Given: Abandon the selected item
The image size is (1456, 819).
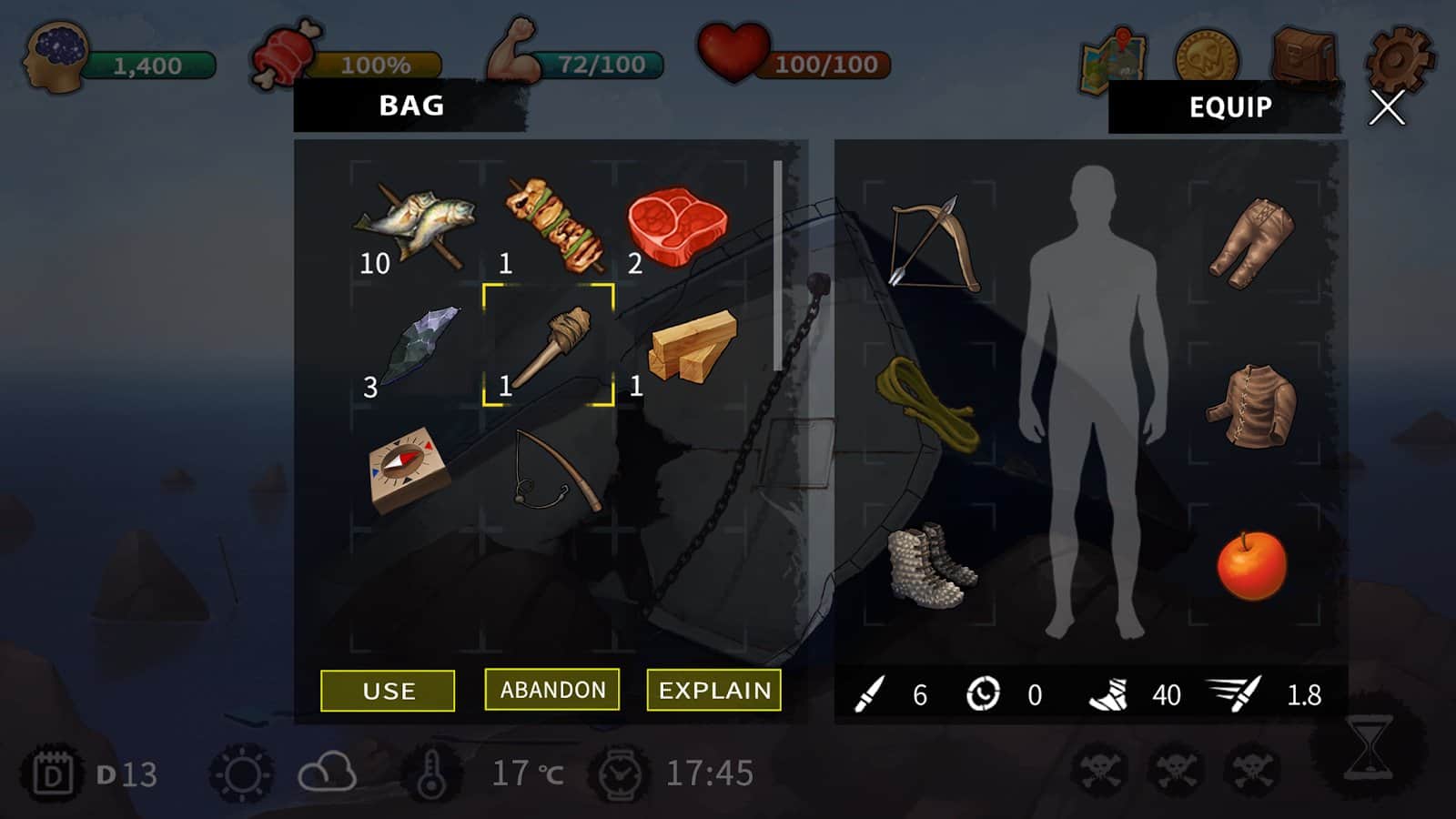Looking at the screenshot, I should (x=552, y=690).
